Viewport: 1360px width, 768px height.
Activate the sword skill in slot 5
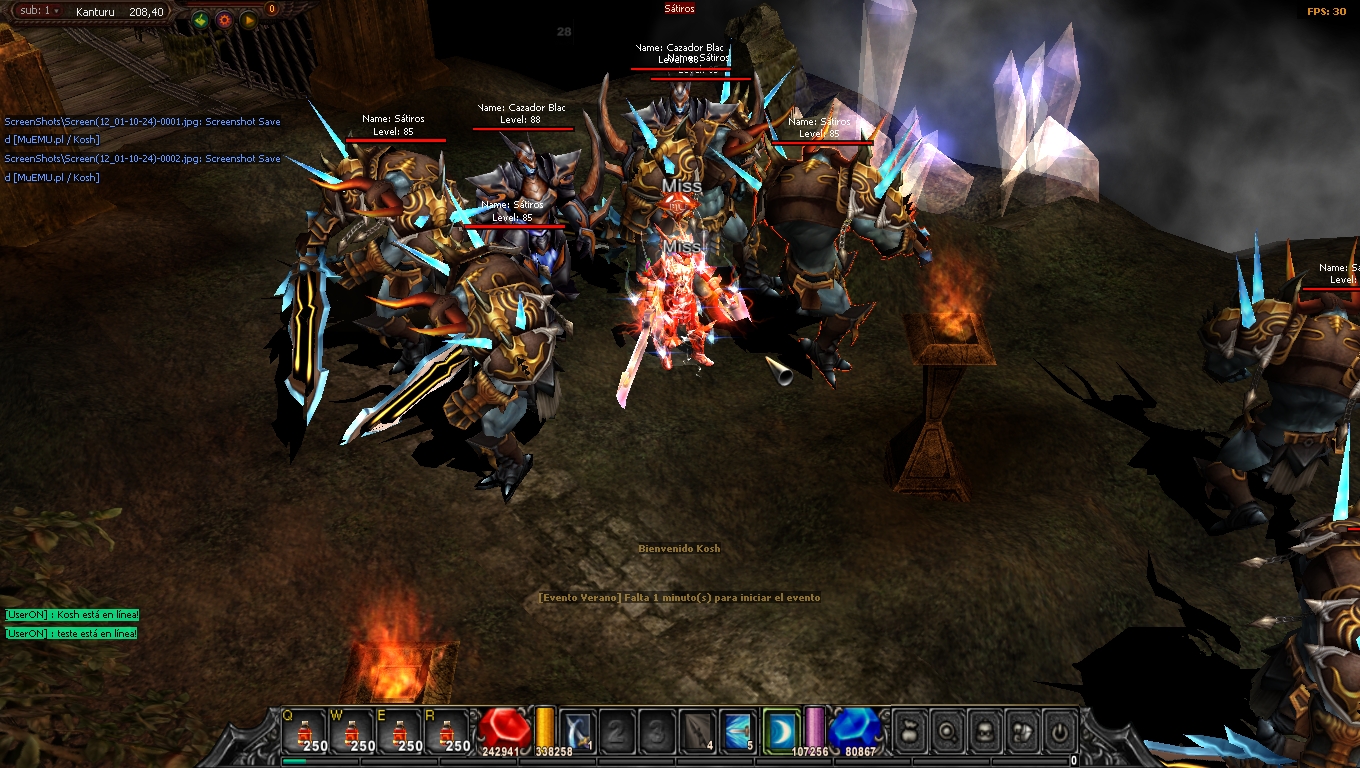click(736, 728)
